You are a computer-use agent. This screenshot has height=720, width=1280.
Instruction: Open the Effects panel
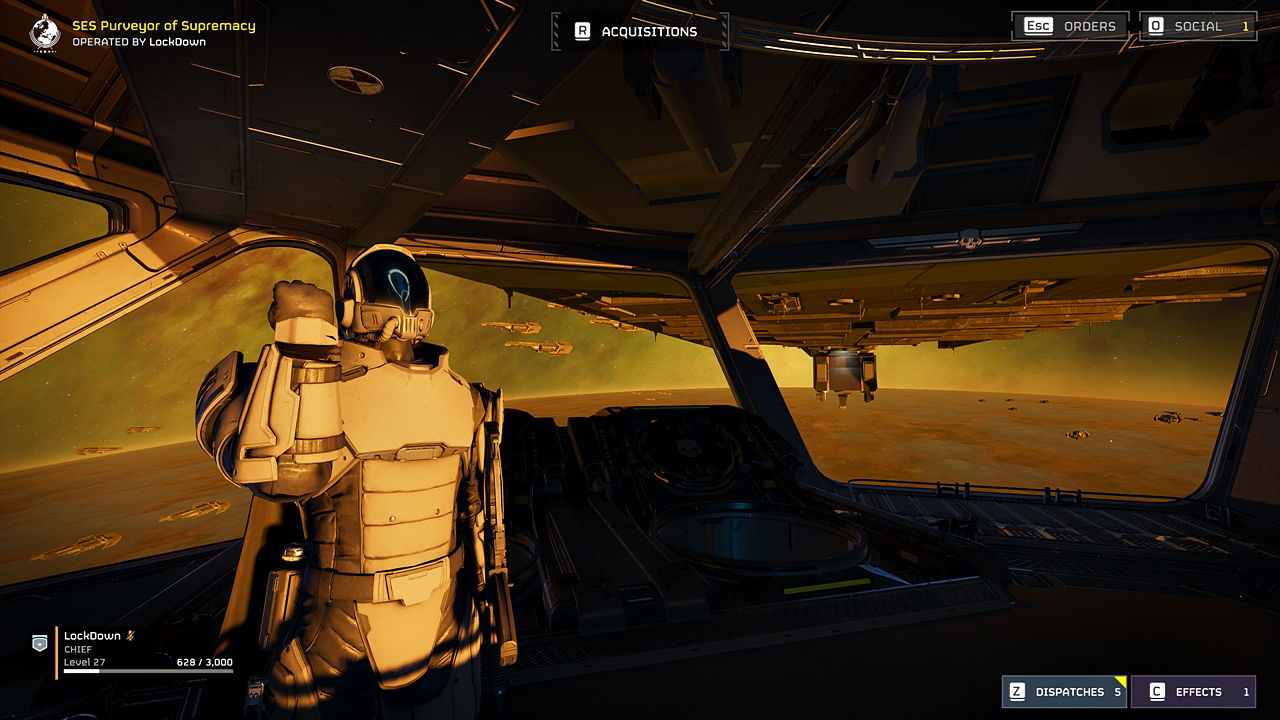(1193, 691)
